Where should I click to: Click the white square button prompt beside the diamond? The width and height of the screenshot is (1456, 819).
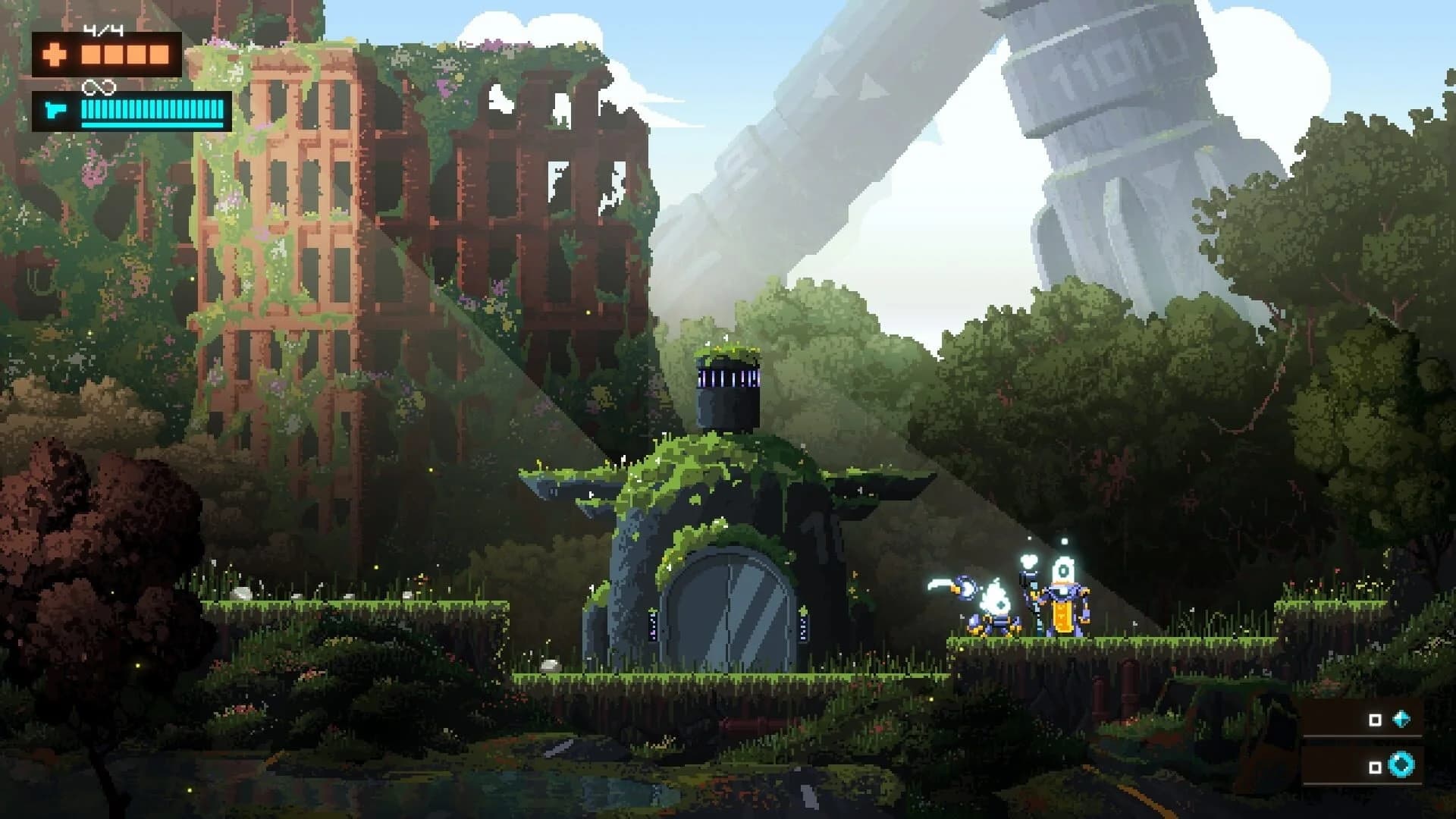[1375, 719]
